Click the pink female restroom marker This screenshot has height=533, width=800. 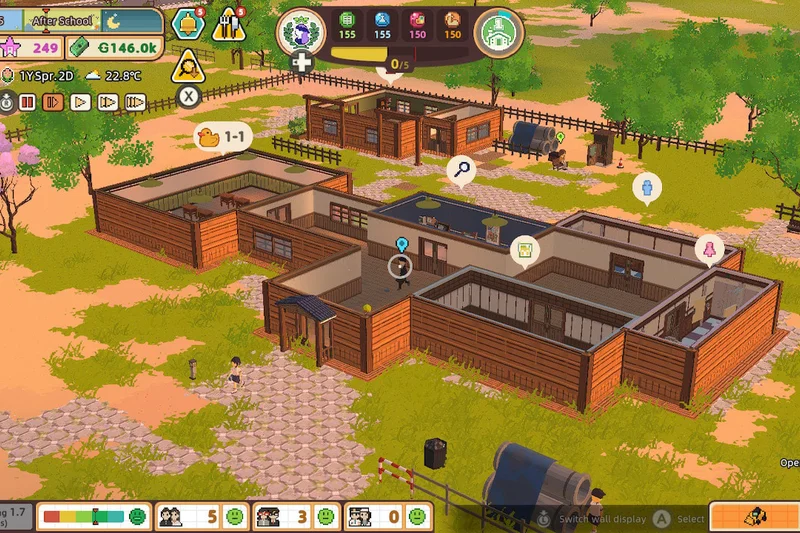tap(709, 249)
